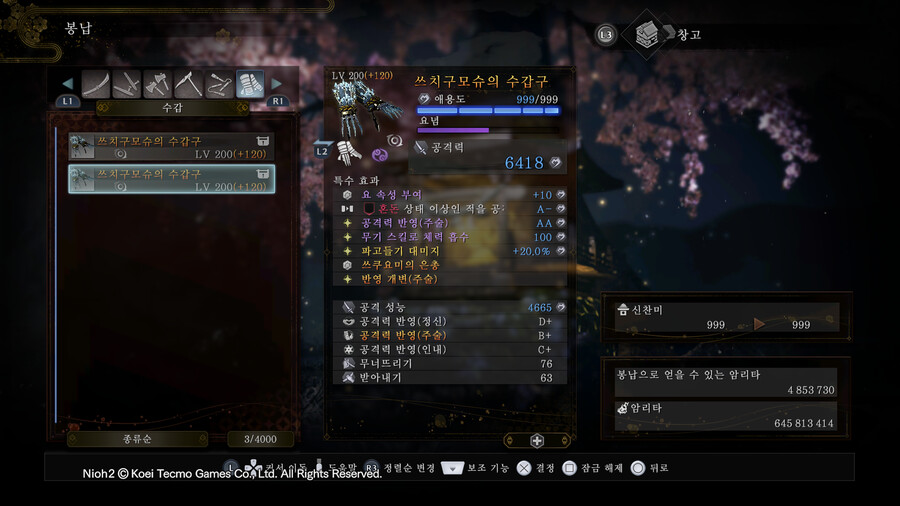The height and width of the screenshot is (506, 900).
Task: Expand details with the plus button
Action: 537,440
